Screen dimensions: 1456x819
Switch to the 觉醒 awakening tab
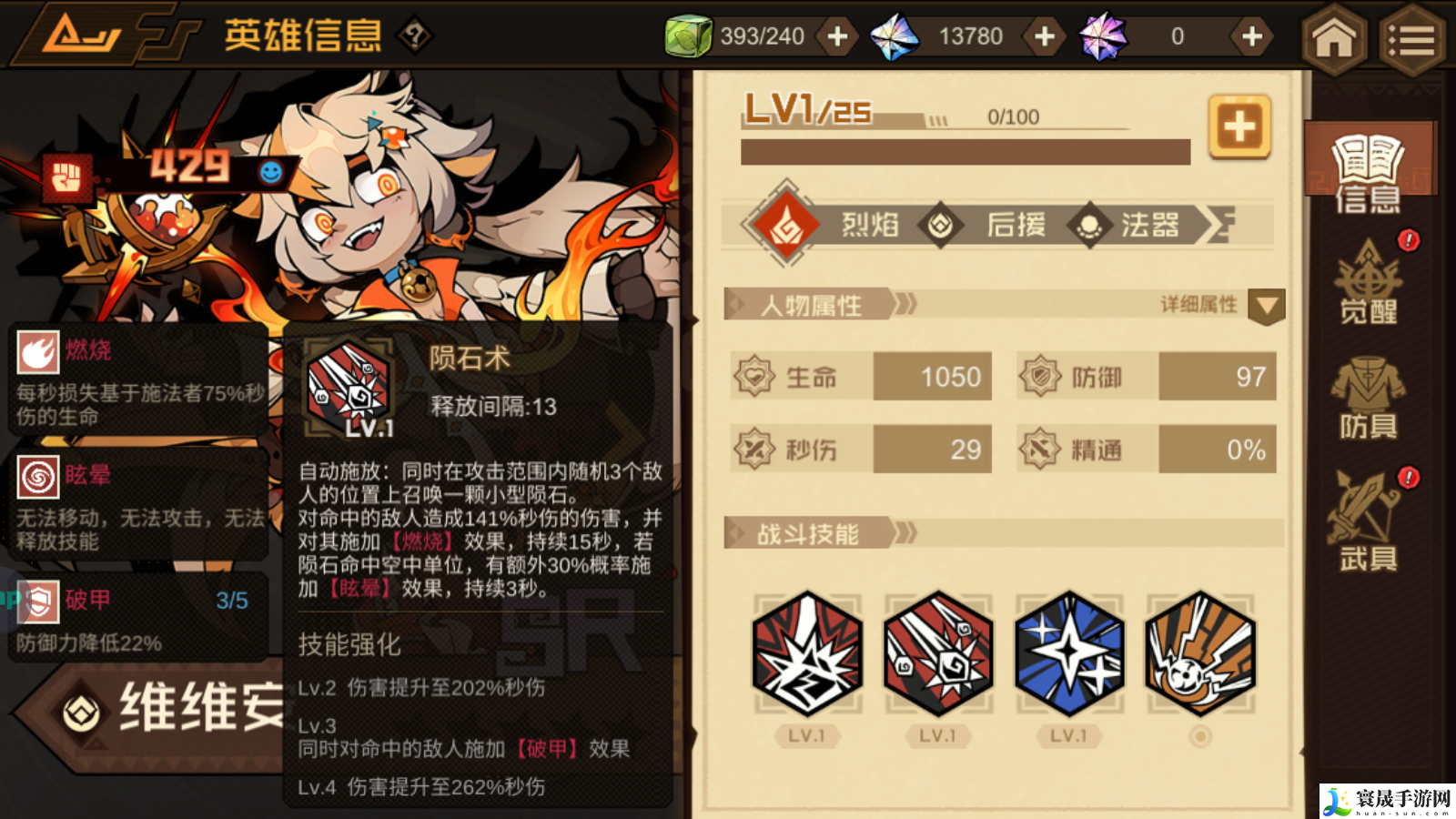[1368, 287]
